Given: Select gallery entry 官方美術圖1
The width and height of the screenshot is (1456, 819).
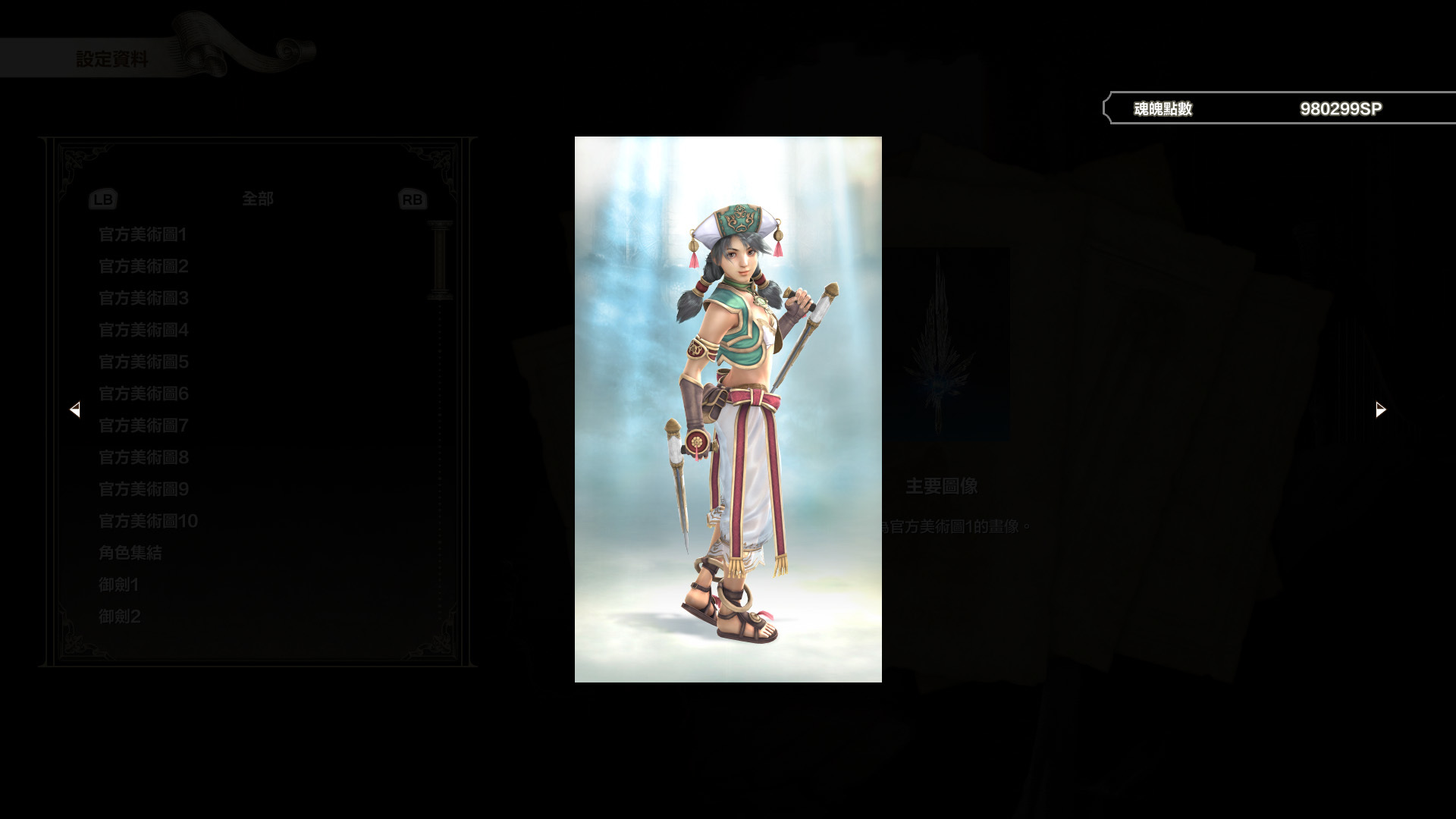Looking at the screenshot, I should tap(143, 235).
